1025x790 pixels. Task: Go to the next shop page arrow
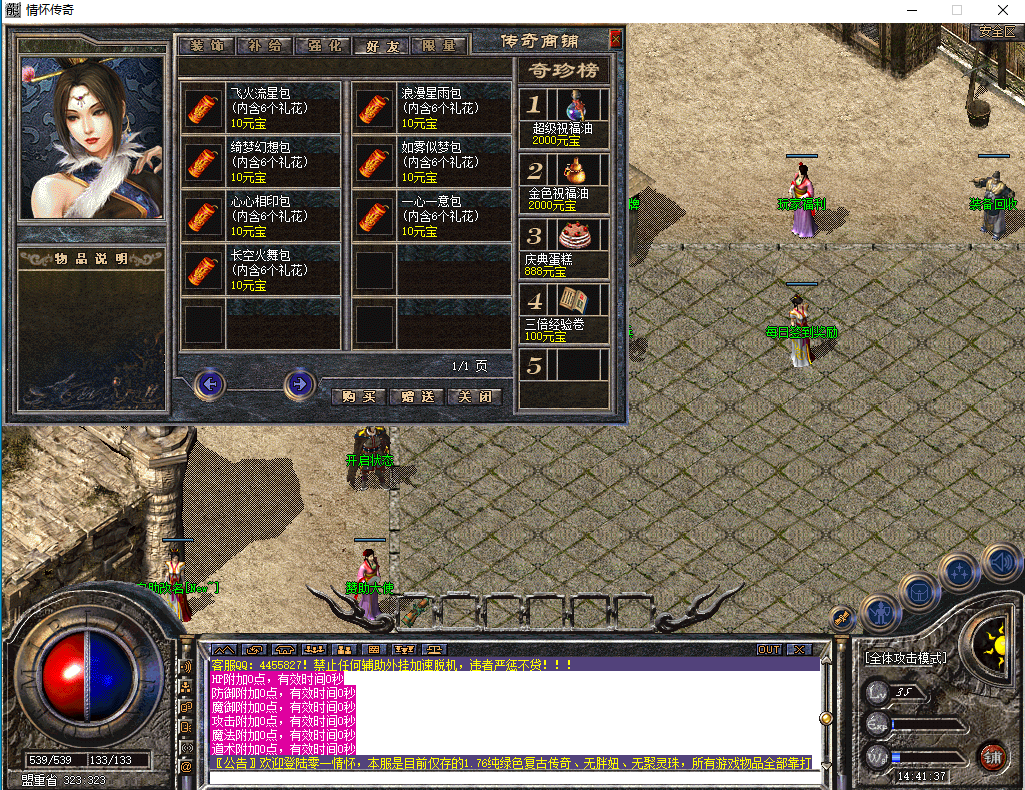[x=299, y=384]
